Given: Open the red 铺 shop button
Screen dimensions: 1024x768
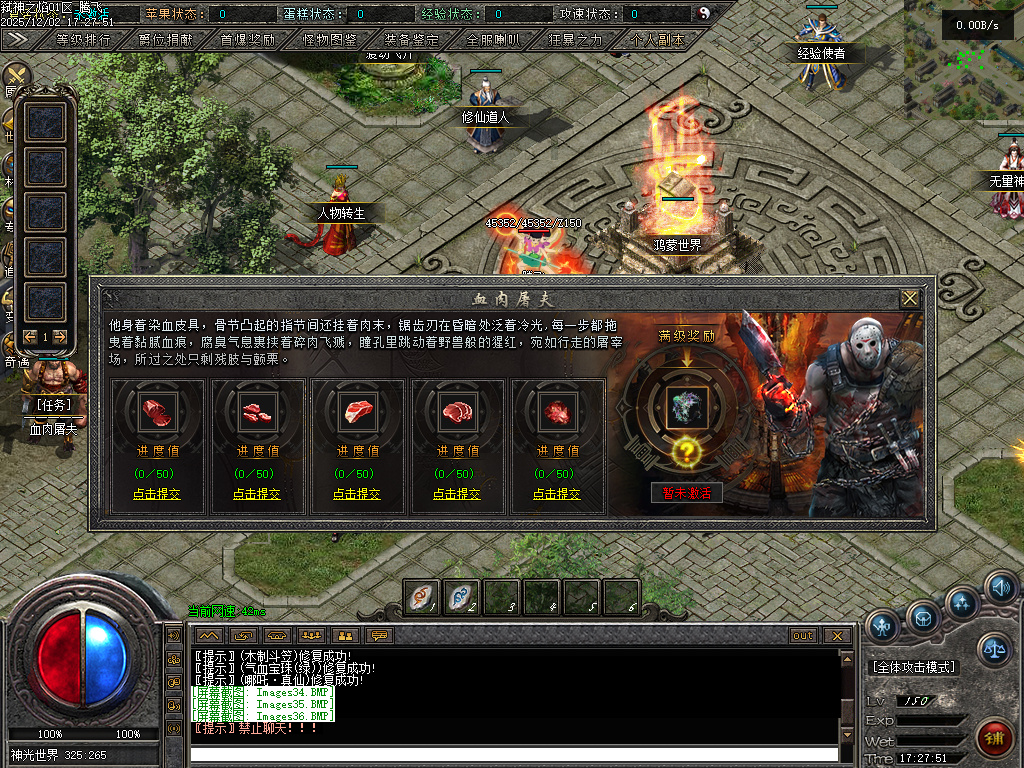Looking at the screenshot, I should point(993,739).
